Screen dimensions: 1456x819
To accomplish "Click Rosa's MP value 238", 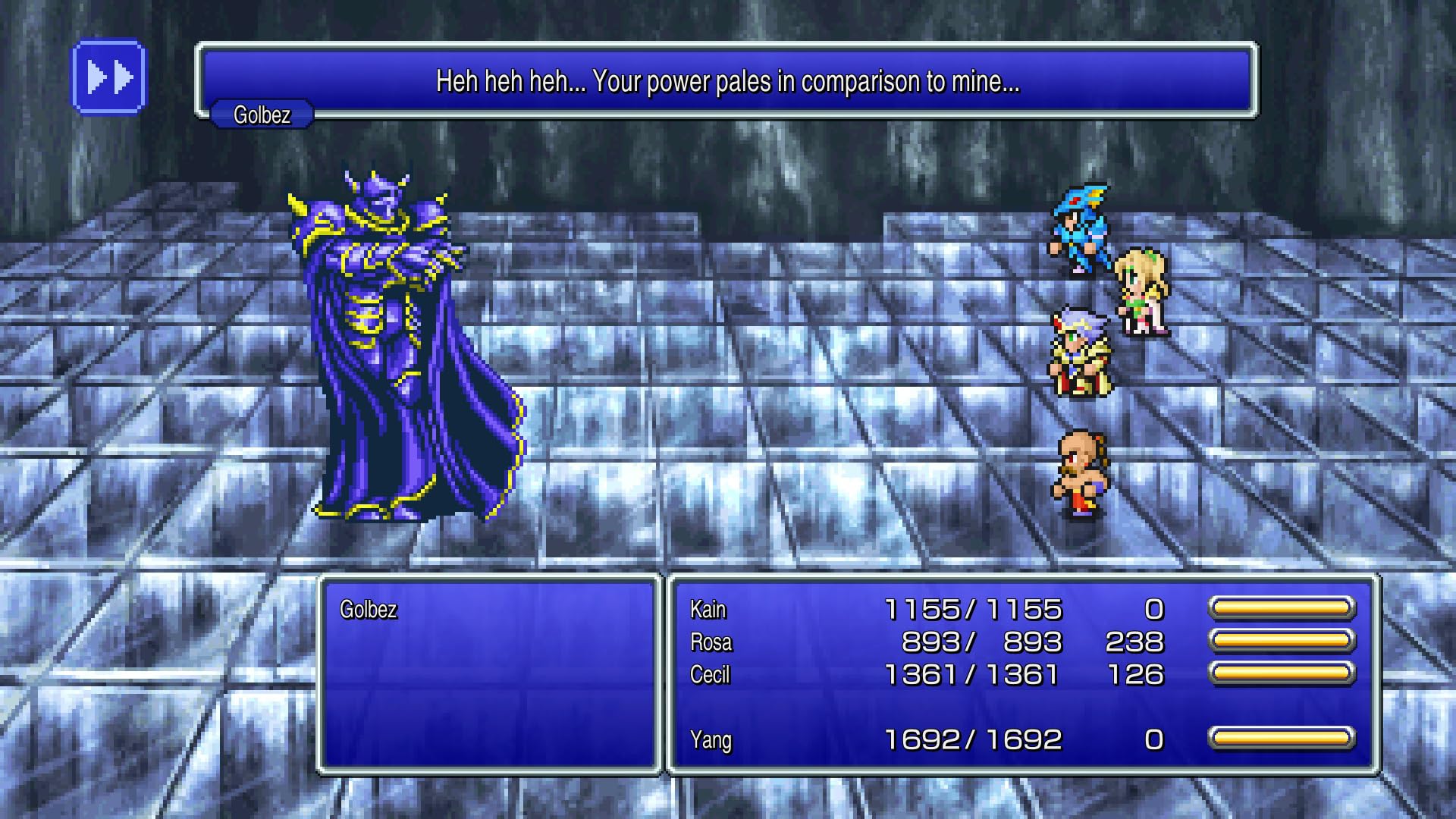I will click(x=1131, y=641).
